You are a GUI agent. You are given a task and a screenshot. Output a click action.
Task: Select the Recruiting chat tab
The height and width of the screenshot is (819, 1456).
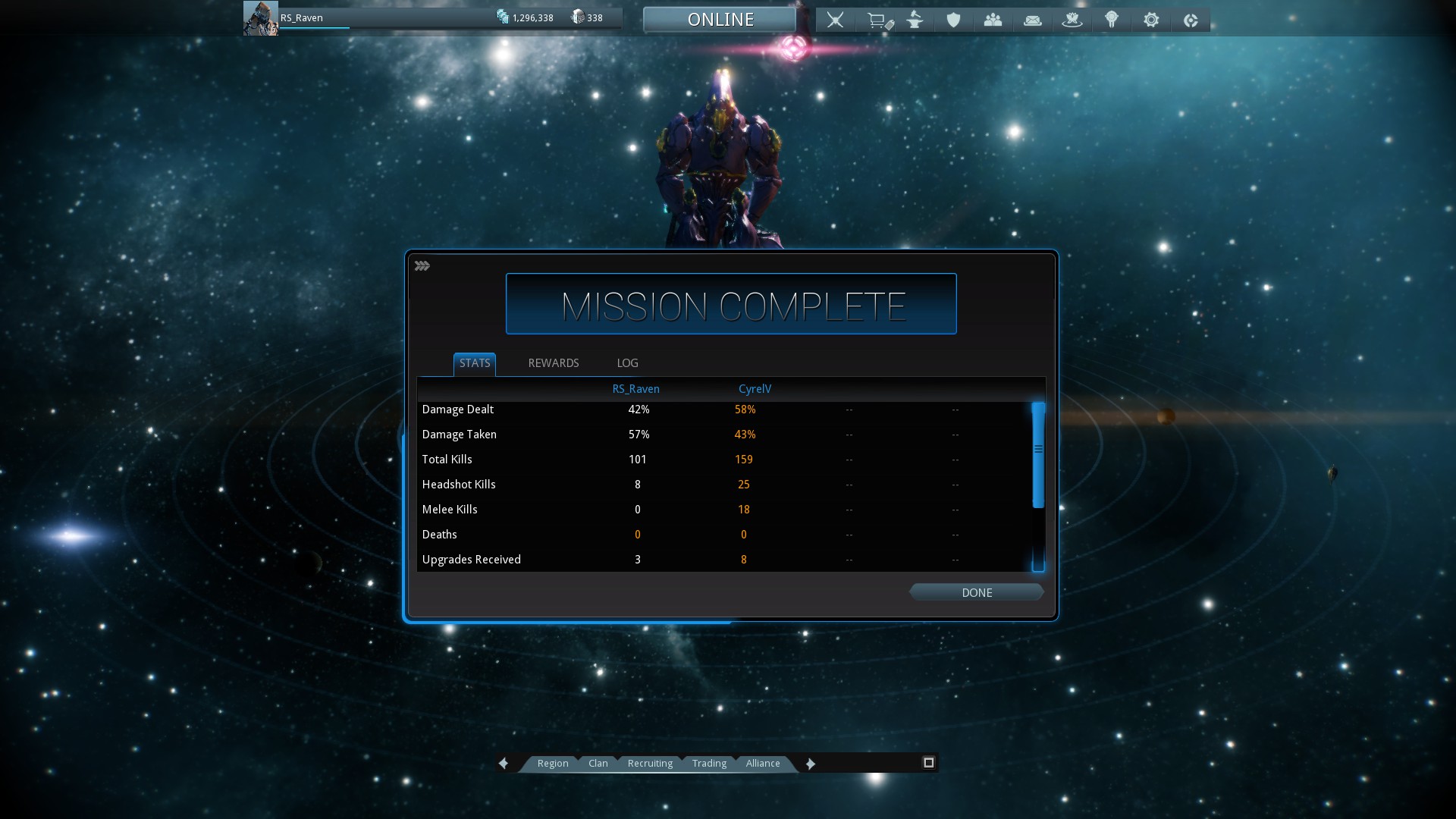(650, 764)
